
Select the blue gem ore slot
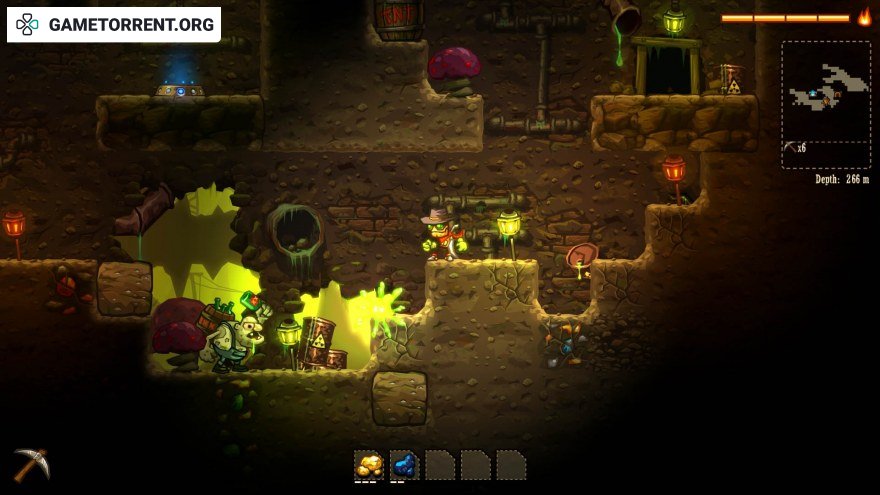pos(404,465)
